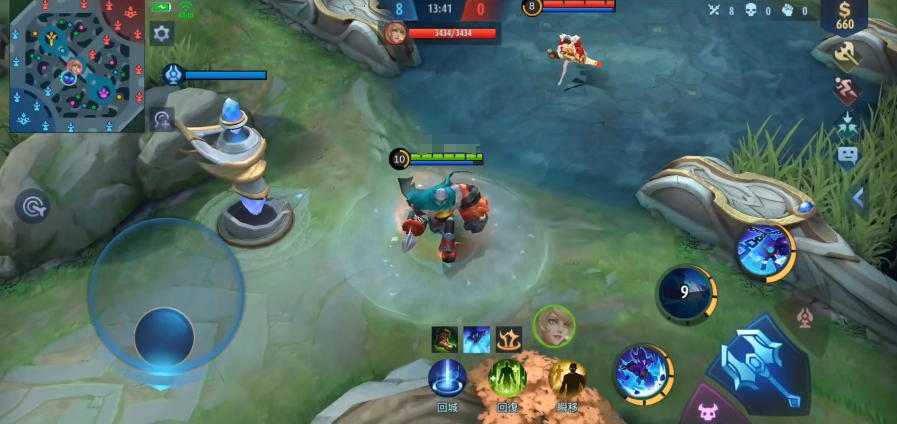Target turrets with the tower icon button
The width and height of the screenshot is (897, 424).
tap(803, 319)
